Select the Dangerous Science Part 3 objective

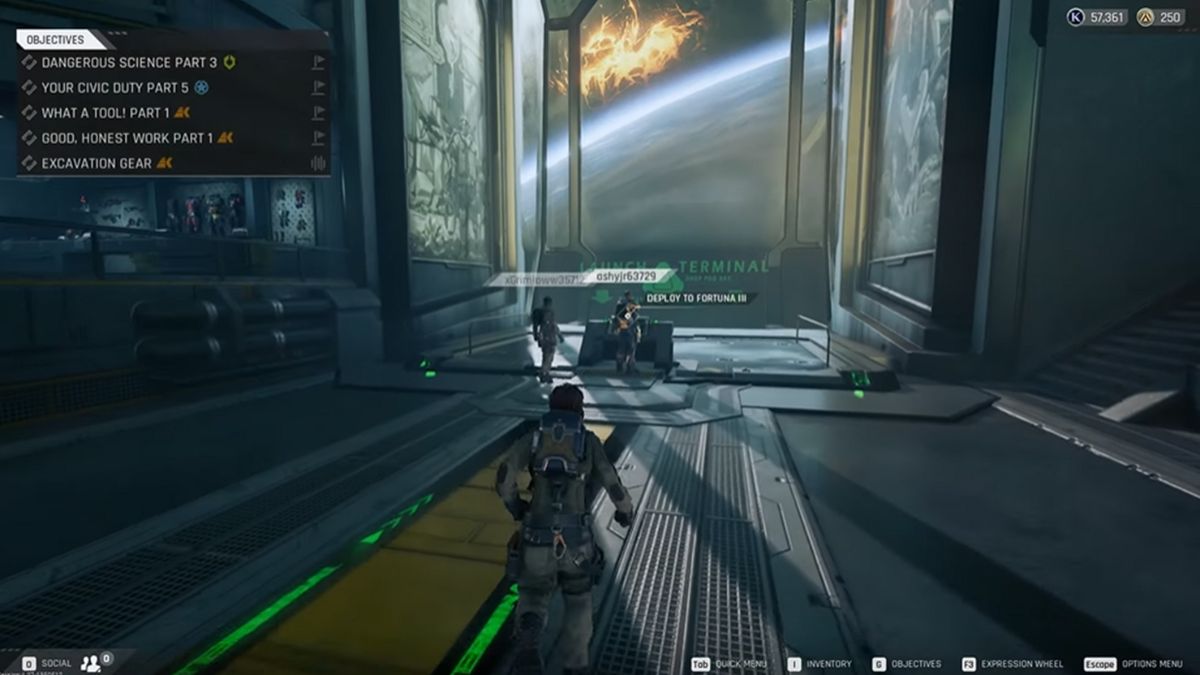[x=115, y=62]
